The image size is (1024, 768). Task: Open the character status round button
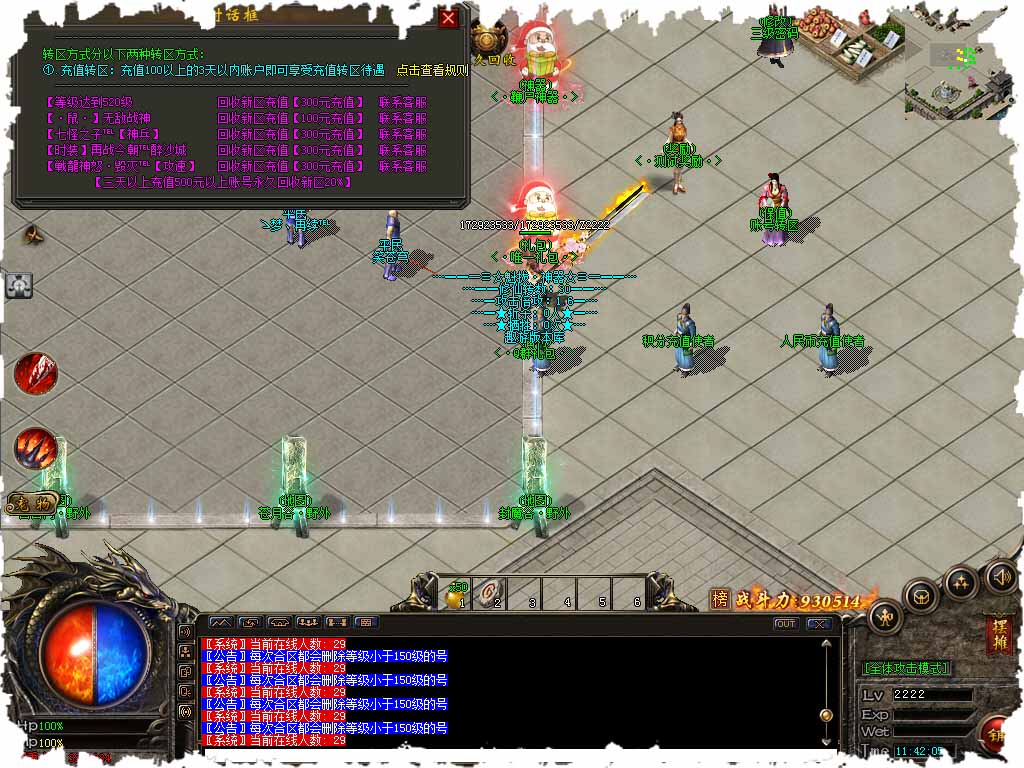coord(886,615)
